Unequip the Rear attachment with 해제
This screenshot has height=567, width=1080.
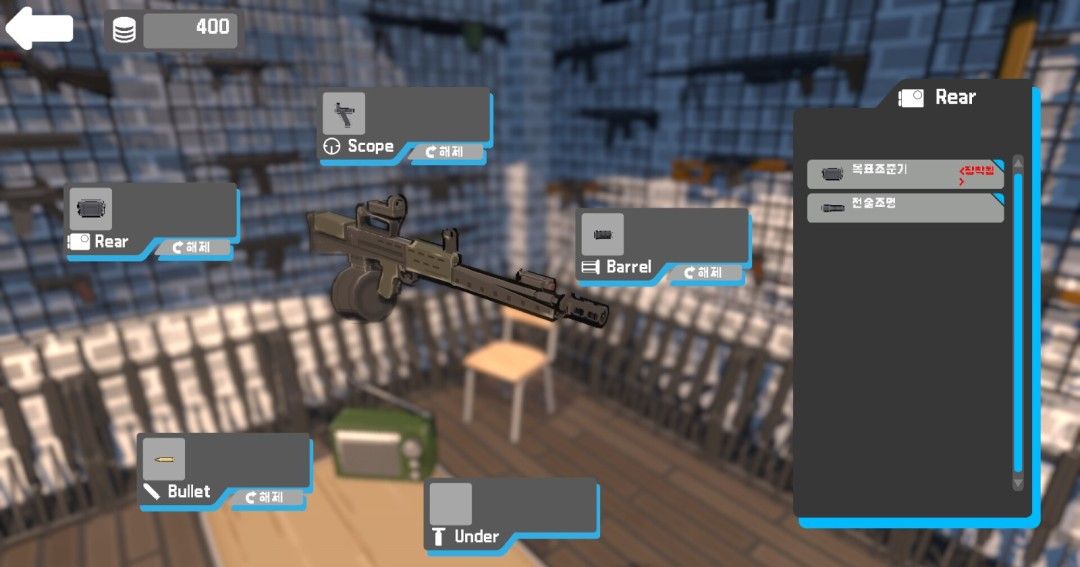[x=194, y=247]
